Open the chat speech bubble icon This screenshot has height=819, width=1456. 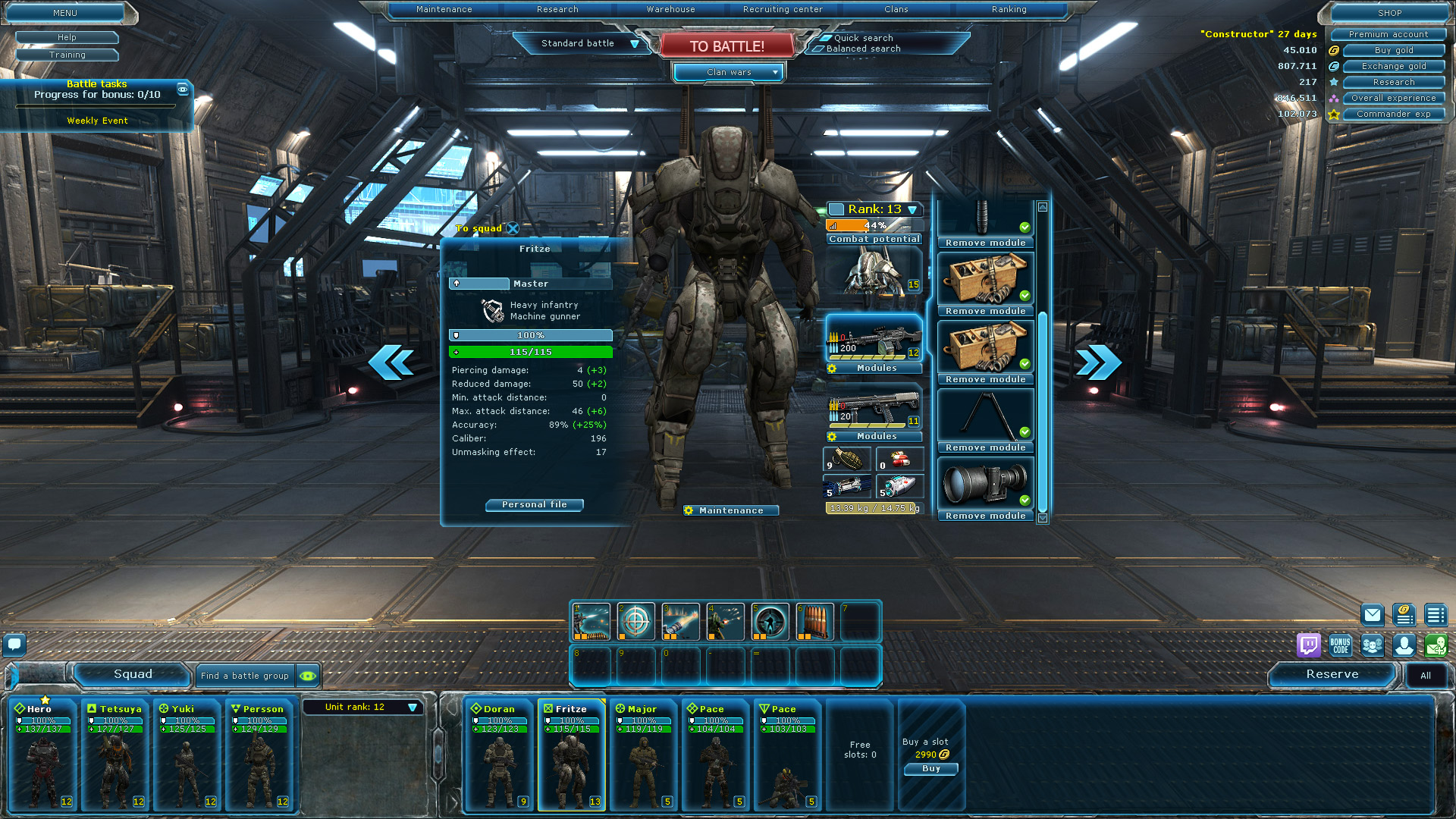(15, 645)
